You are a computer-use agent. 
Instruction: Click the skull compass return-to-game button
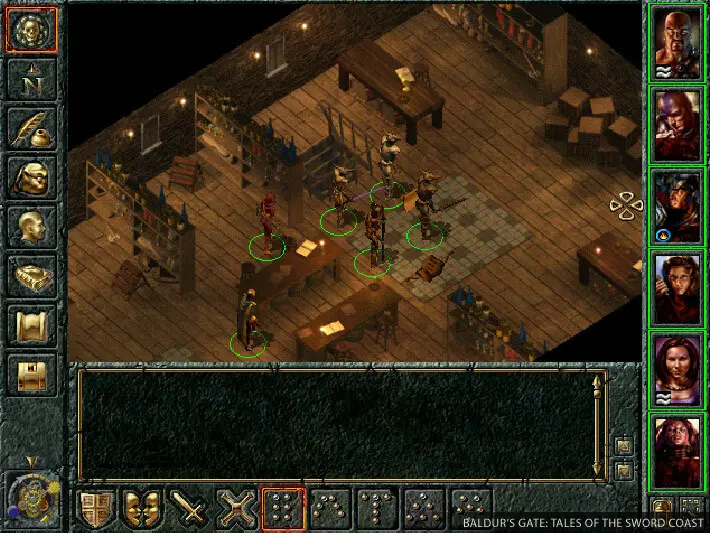pos(32,30)
